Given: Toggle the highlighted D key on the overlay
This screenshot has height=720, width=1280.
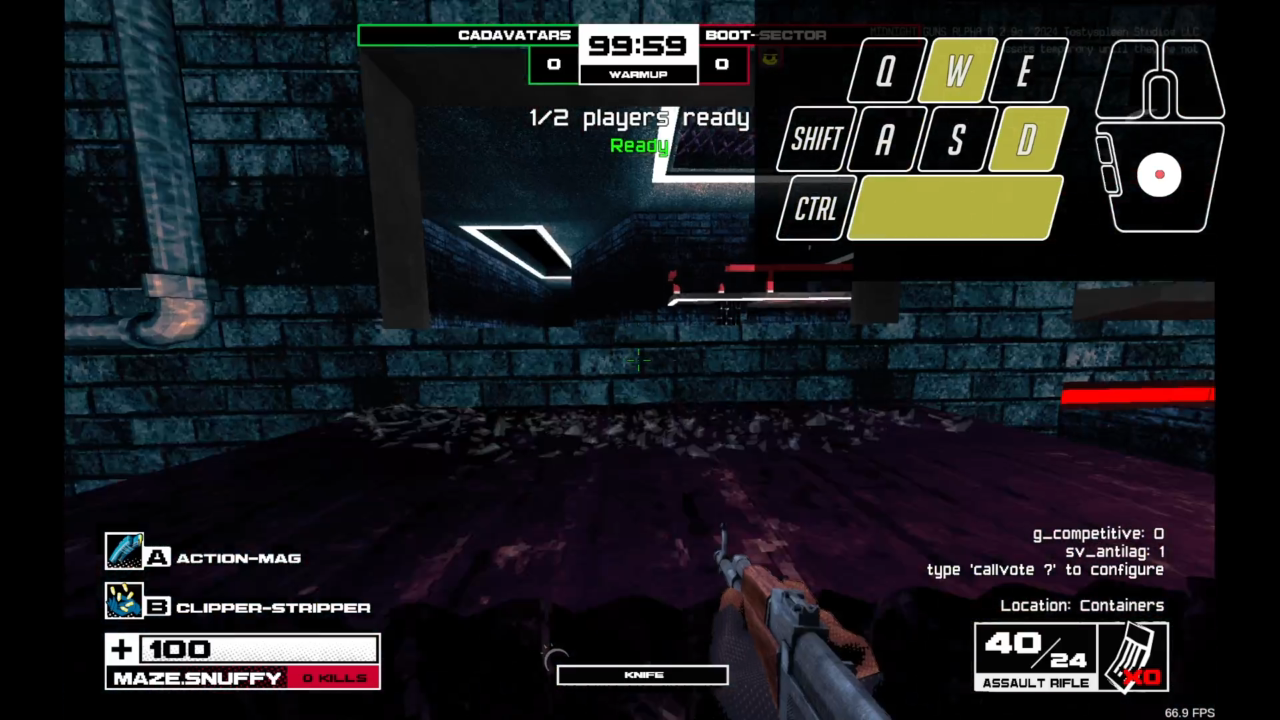Looking at the screenshot, I should coord(1025,140).
